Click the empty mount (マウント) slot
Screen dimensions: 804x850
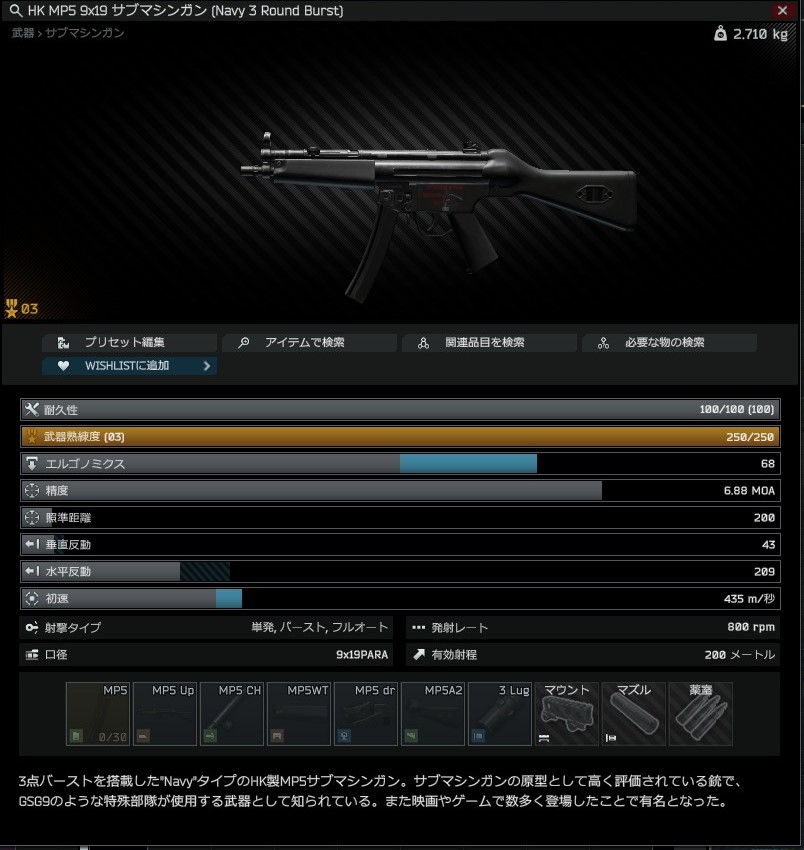pos(567,714)
